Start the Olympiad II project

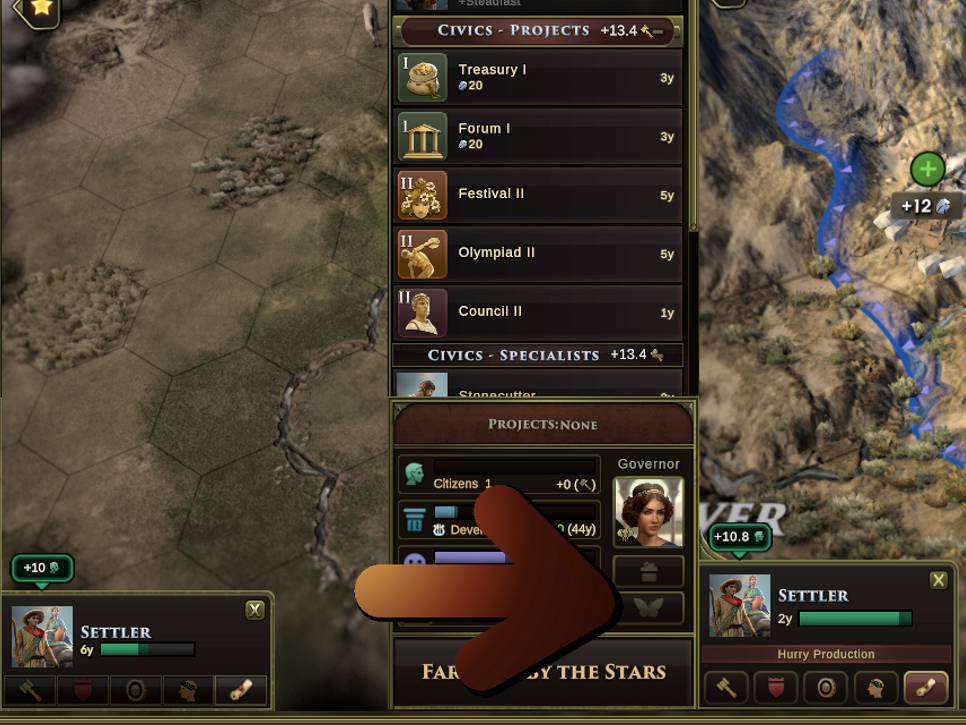click(x=539, y=254)
